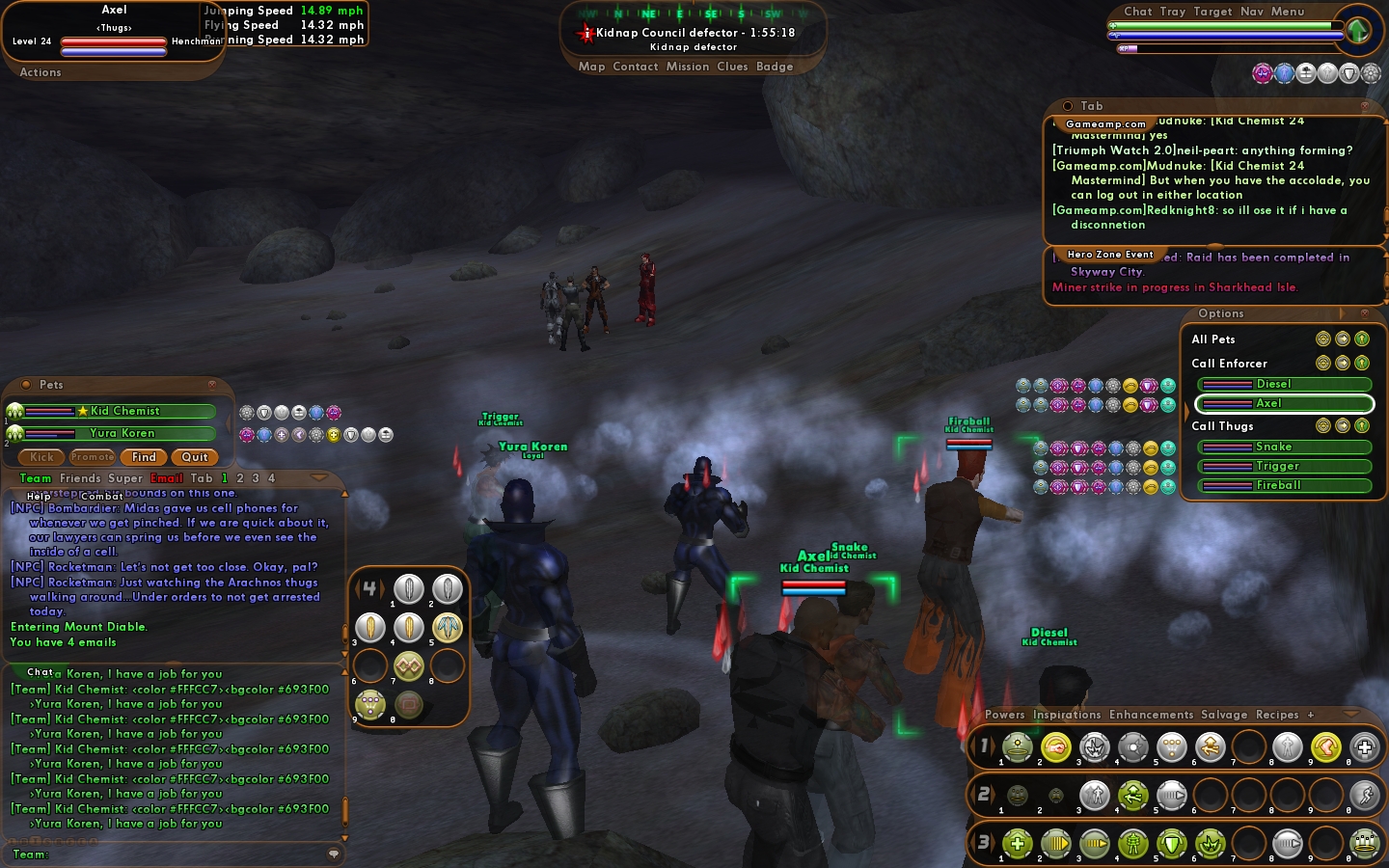Open the Badge window
Viewport: 1389px width, 868px height.
(x=775, y=67)
